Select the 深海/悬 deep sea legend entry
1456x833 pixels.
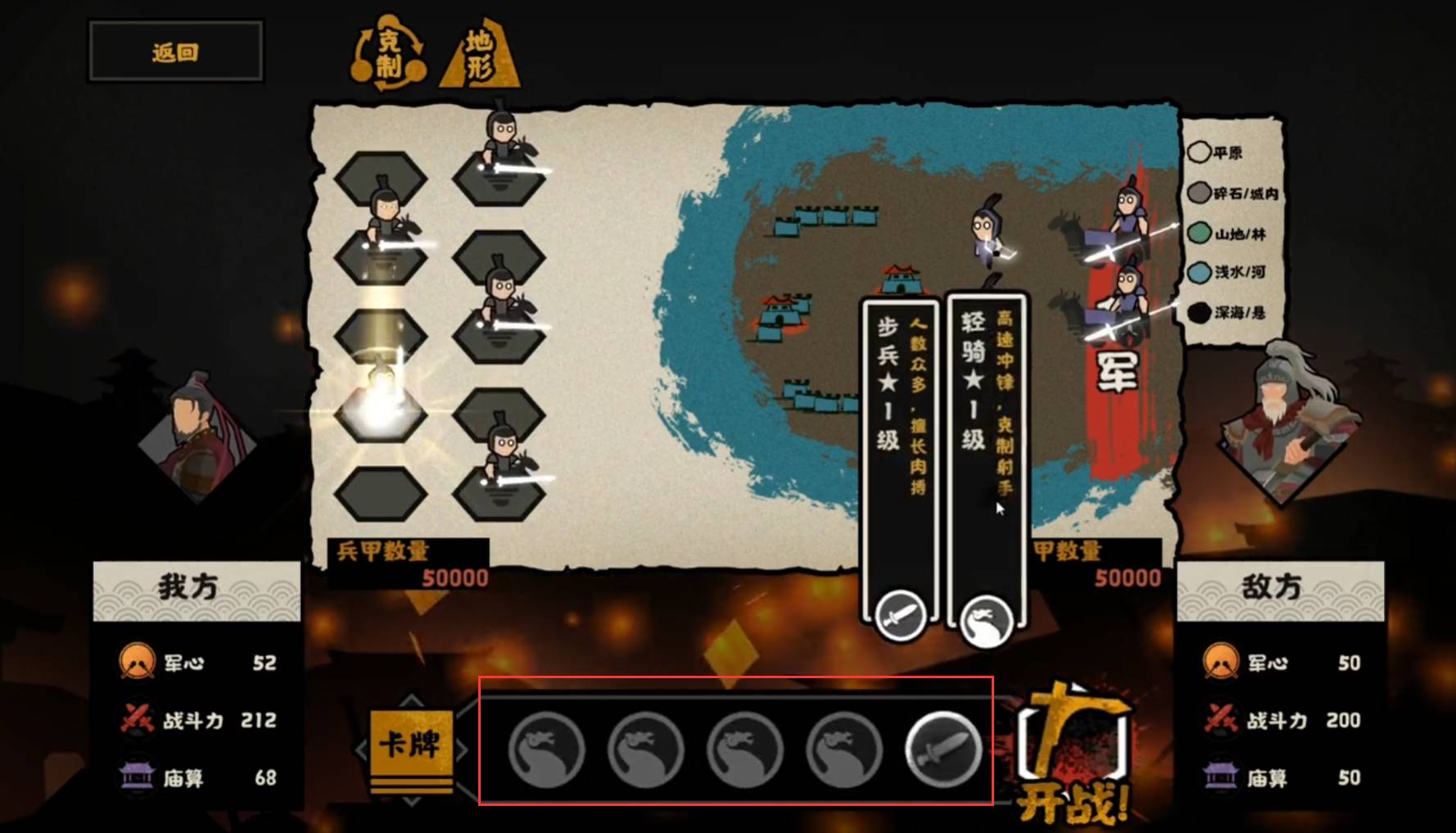click(x=1227, y=312)
